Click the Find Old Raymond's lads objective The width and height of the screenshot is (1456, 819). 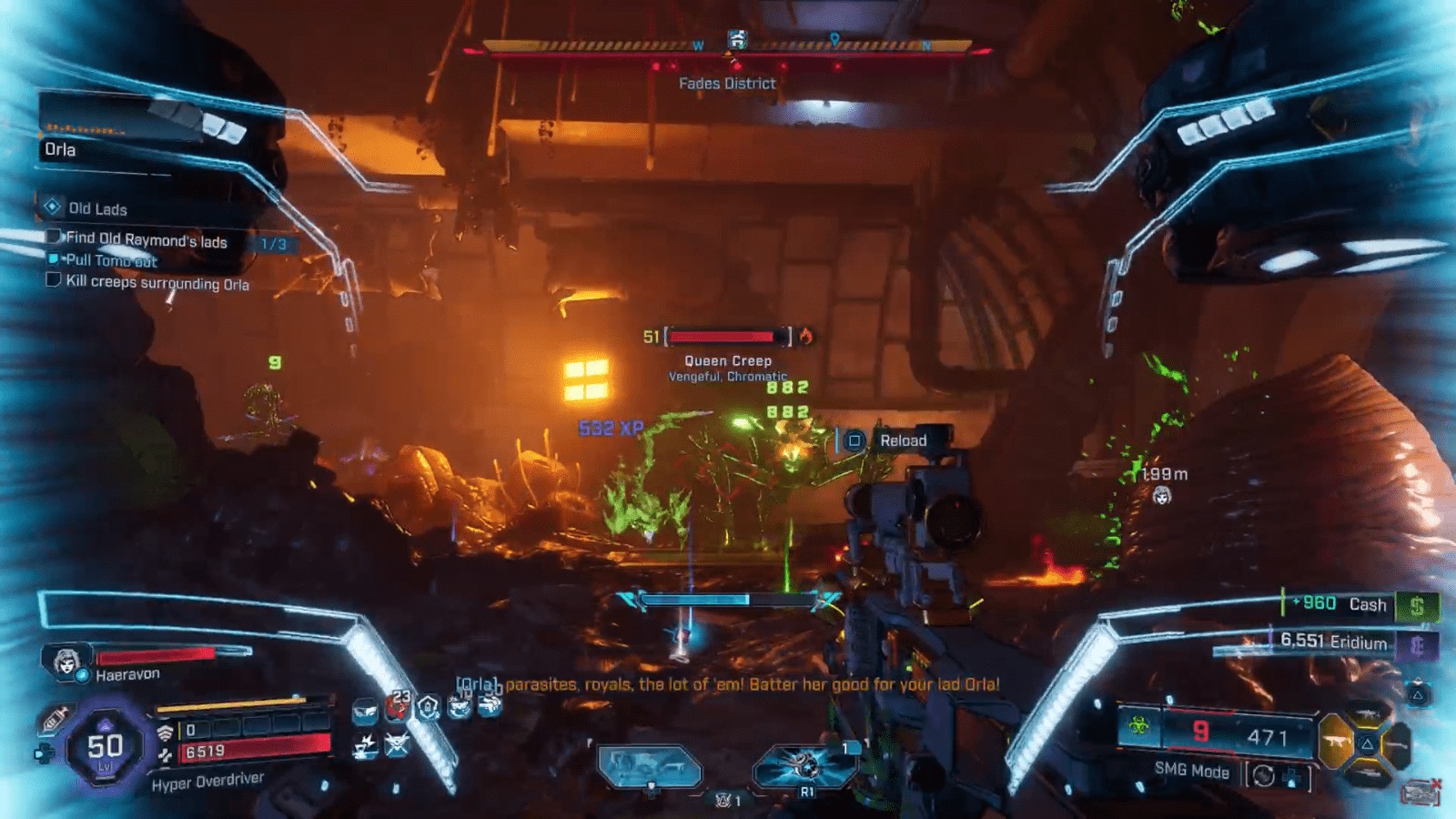tap(146, 239)
